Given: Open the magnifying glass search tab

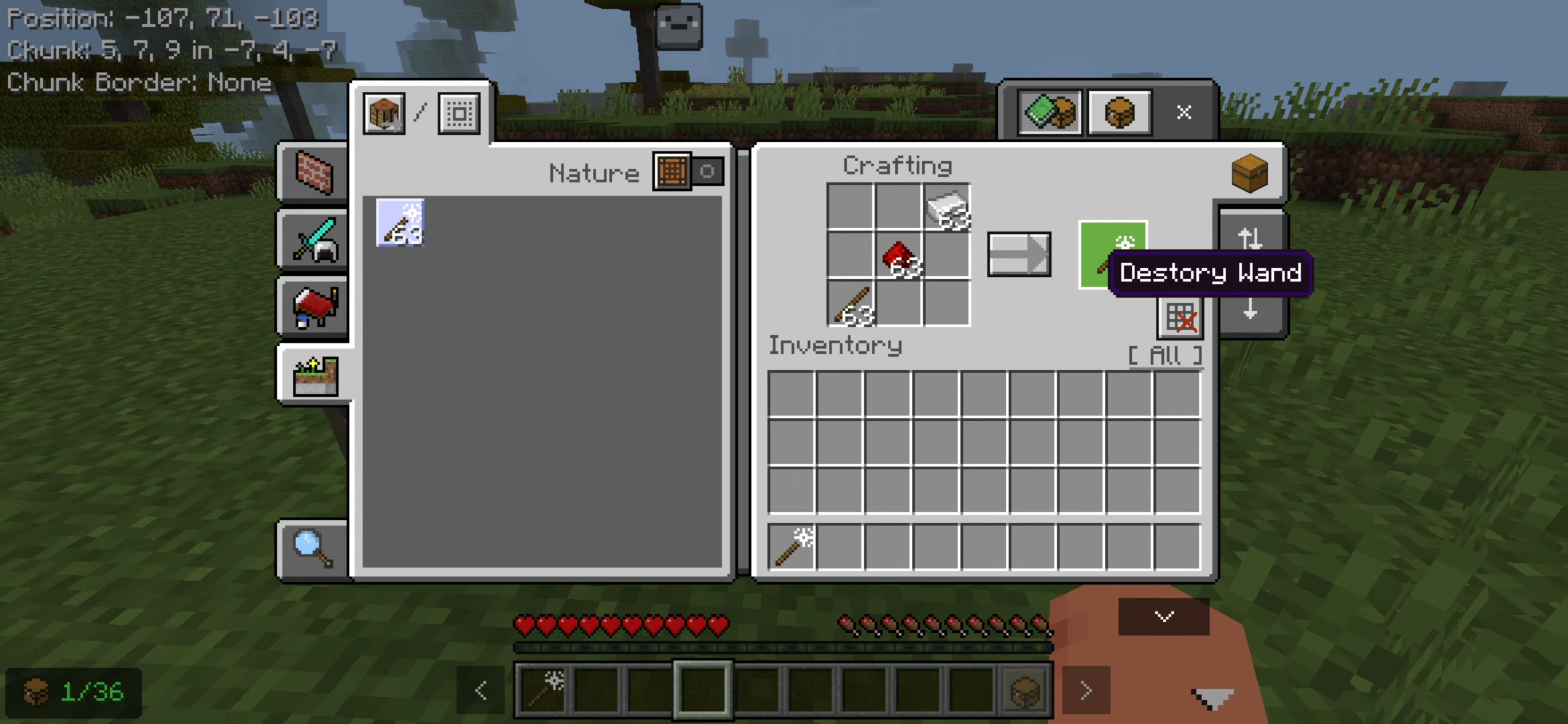Looking at the screenshot, I should point(313,548).
